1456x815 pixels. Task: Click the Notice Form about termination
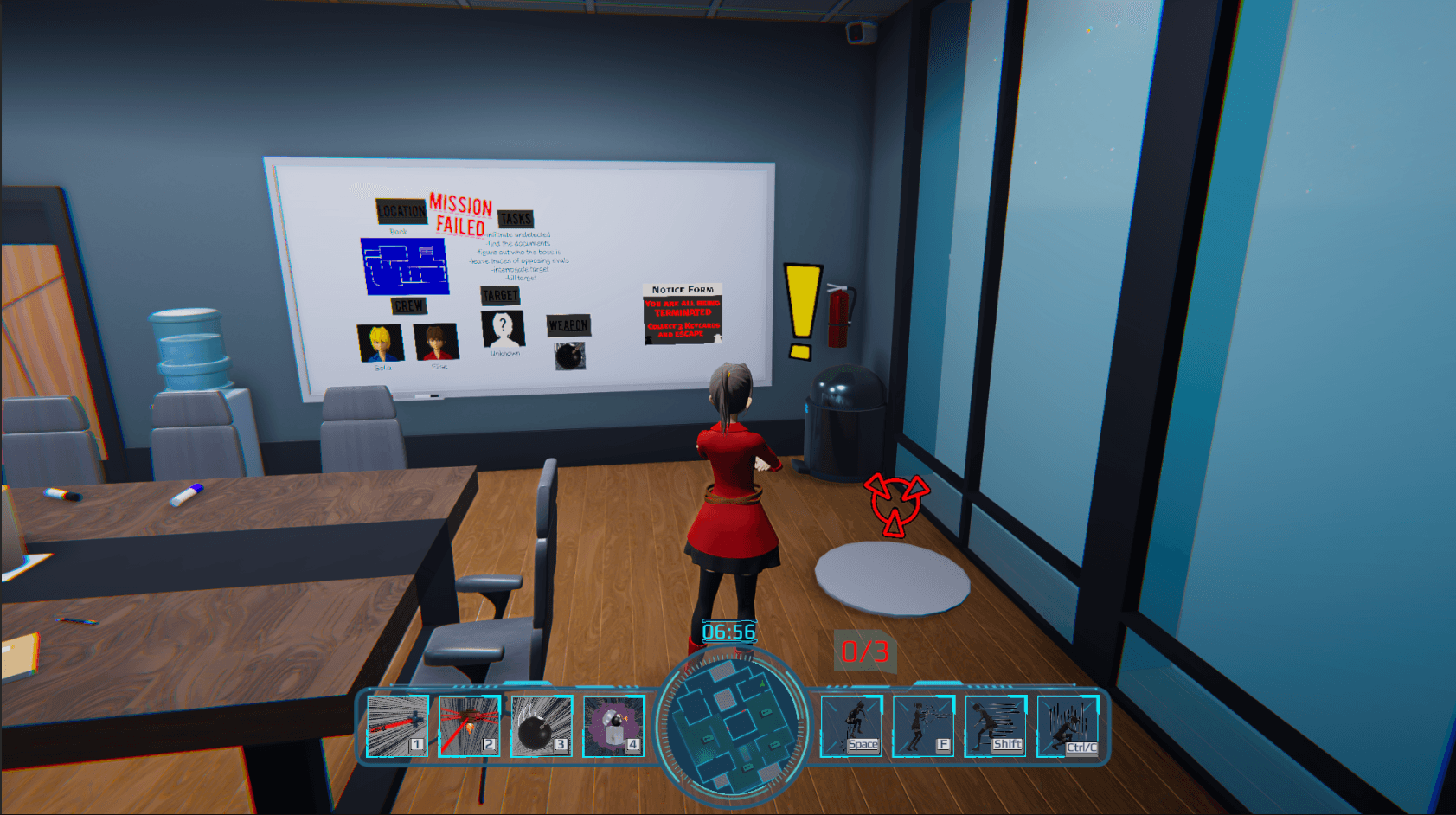683,316
